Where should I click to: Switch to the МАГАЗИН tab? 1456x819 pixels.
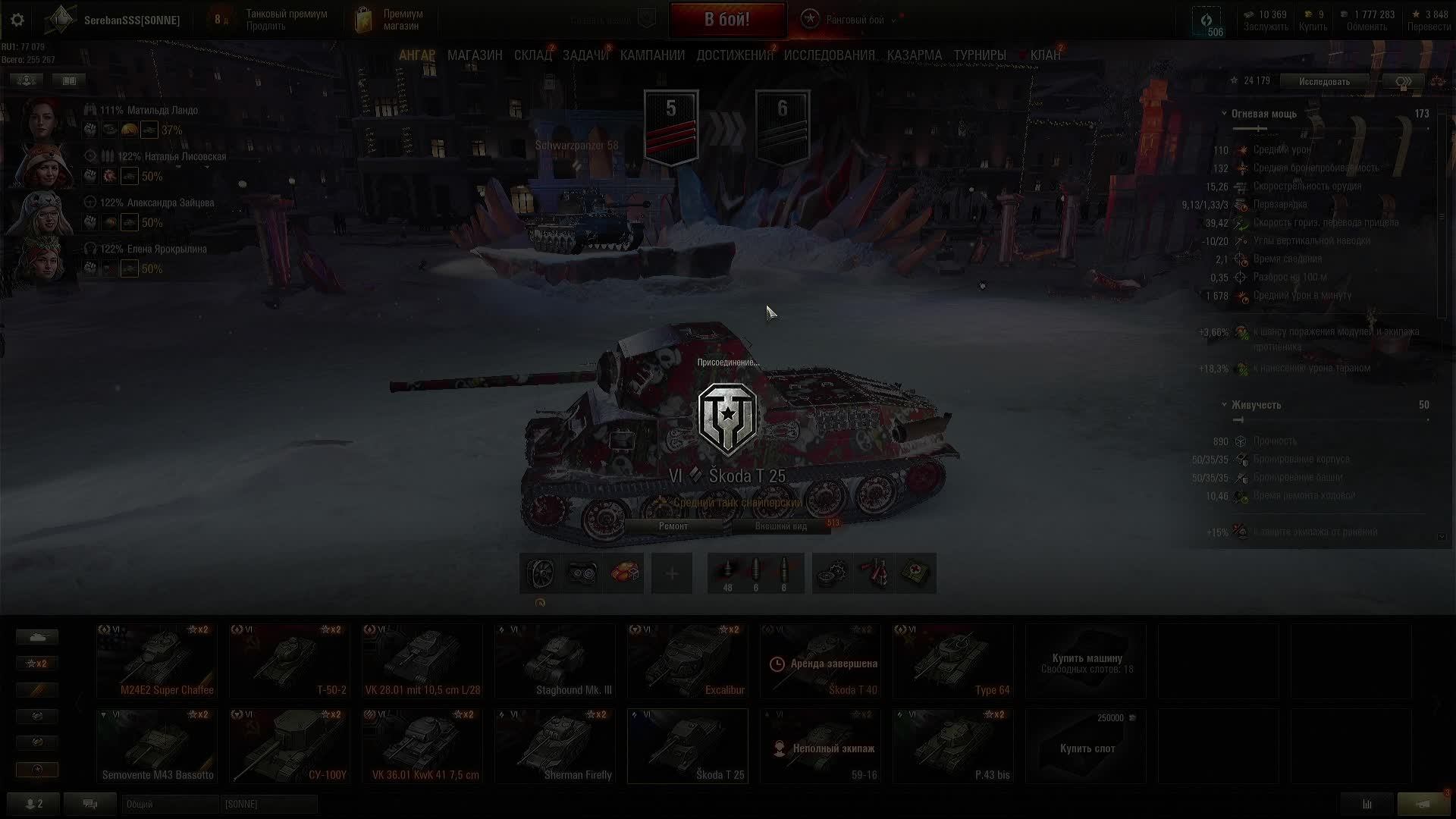pos(475,55)
